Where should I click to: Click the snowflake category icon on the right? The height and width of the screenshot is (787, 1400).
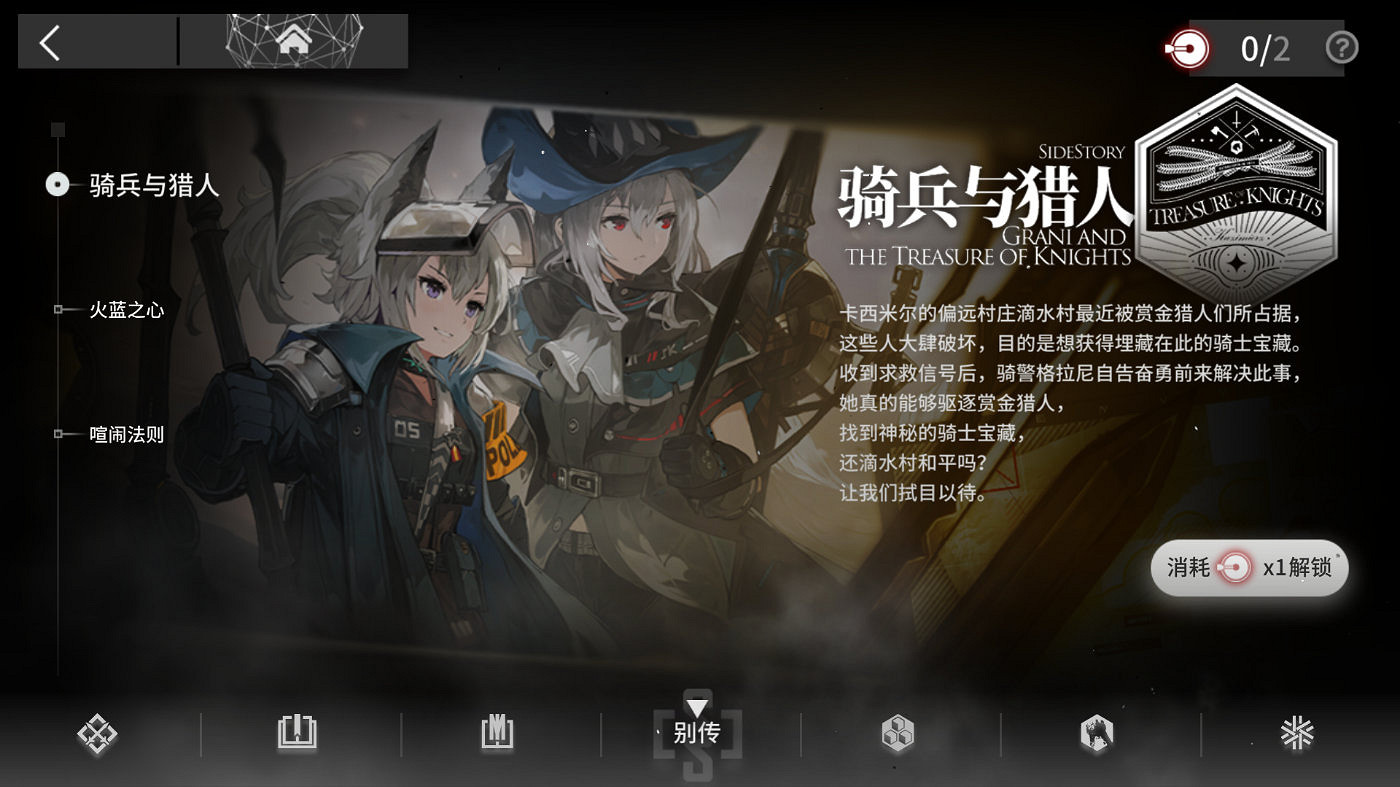pyautogui.click(x=1298, y=733)
